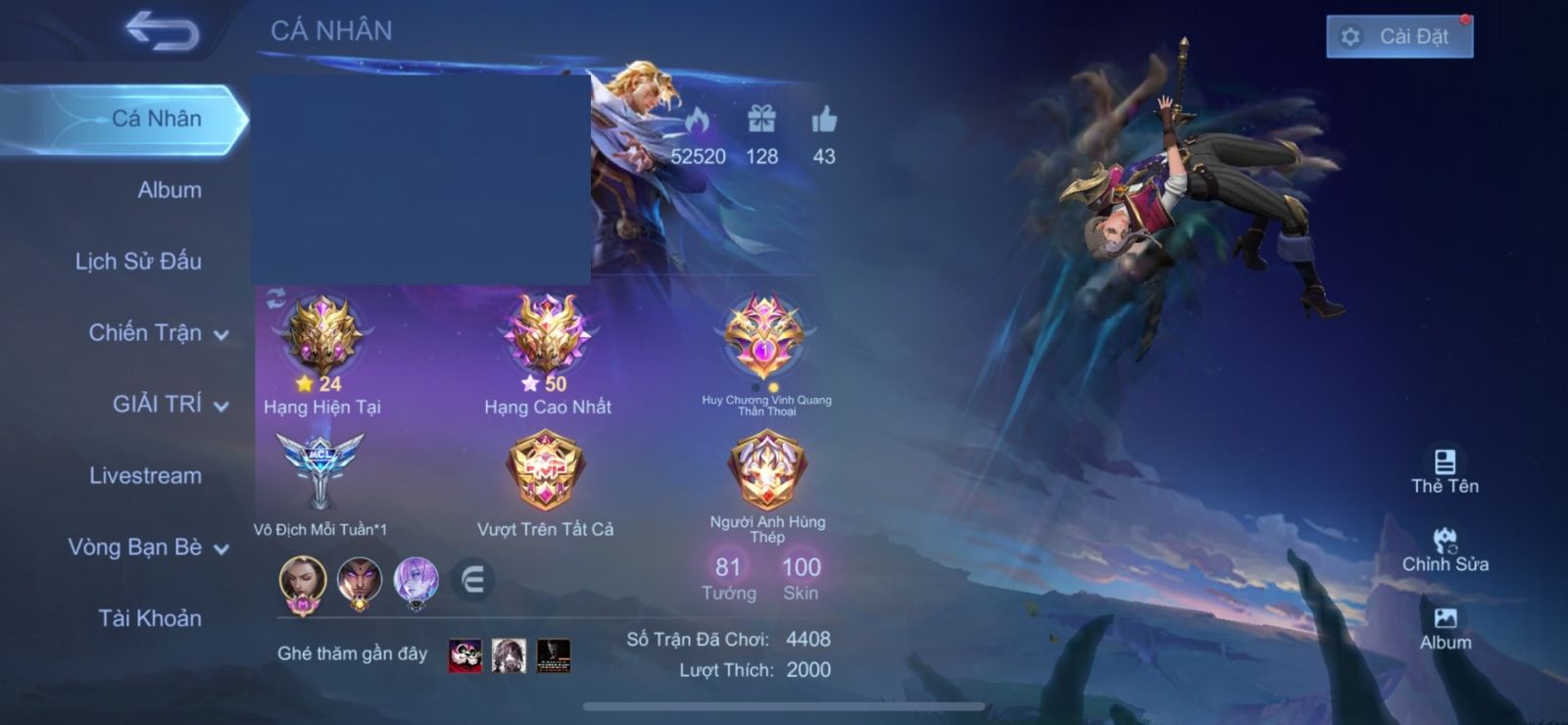Image resolution: width=1568 pixels, height=725 pixels.
Task: Go back using the arrow button
Action: point(163,31)
